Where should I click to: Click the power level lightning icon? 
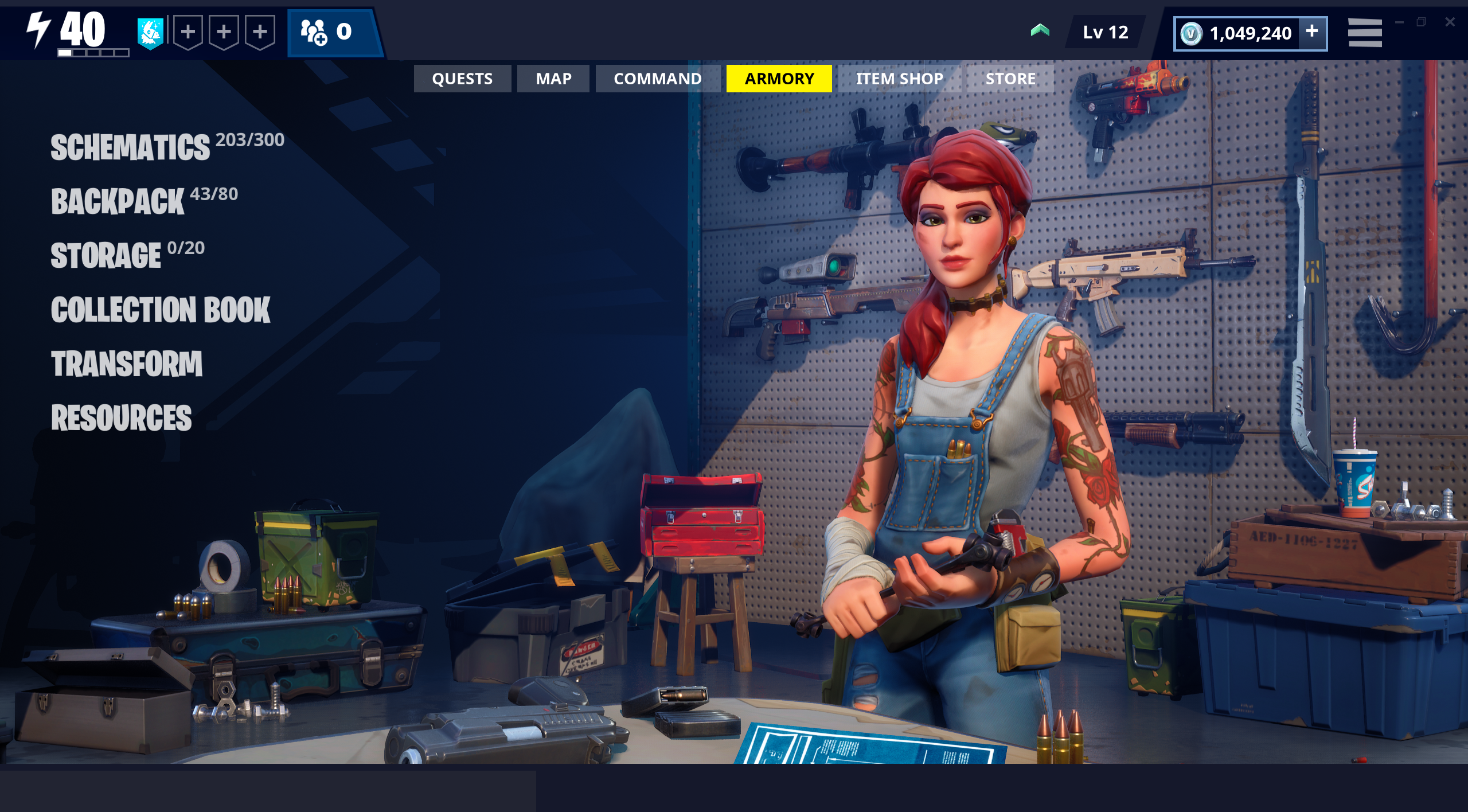[38, 29]
